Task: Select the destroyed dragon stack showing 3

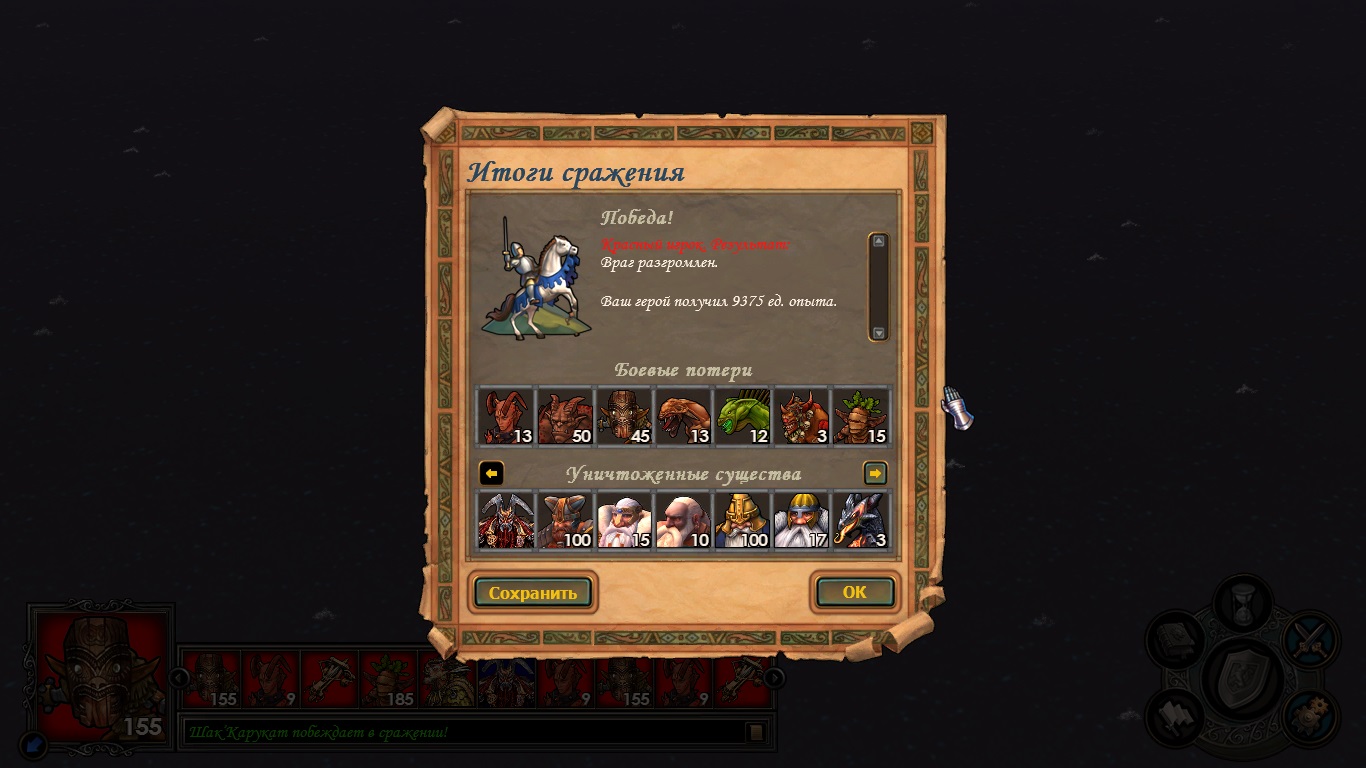Action: pyautogui.click(x=860, y=520)
